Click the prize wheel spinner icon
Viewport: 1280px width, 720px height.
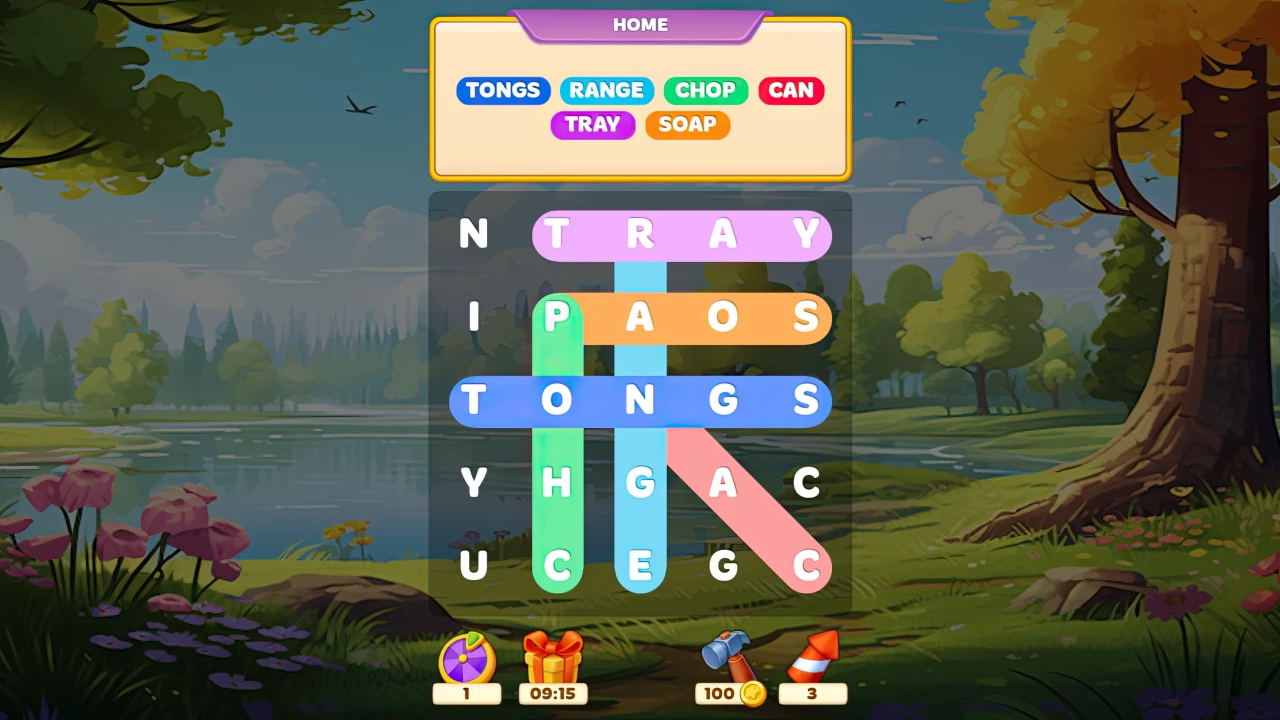pos(465,658)
